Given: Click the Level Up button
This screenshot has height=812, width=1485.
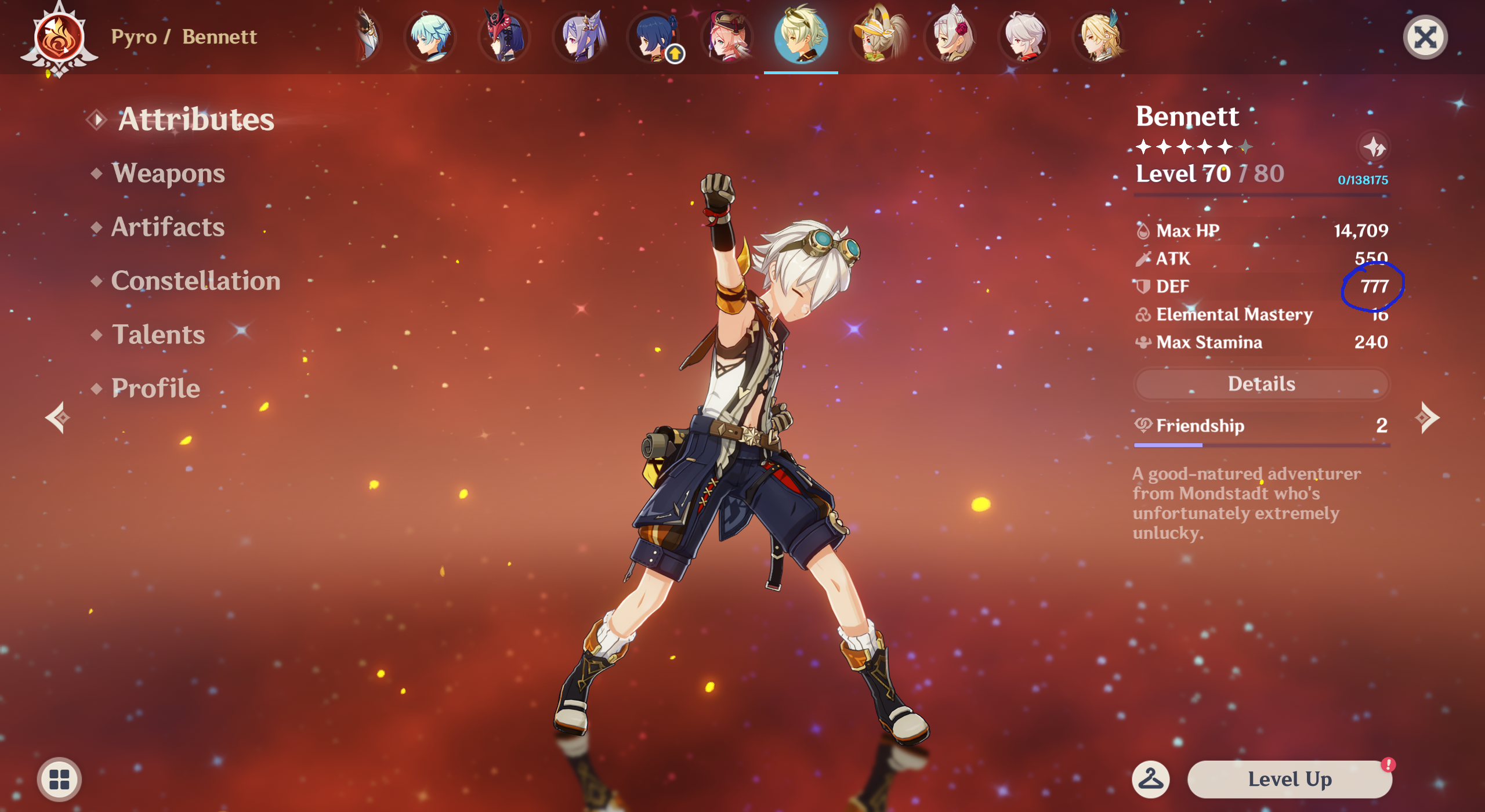Looking at the screenshot, I should [x=1289, y=779].
